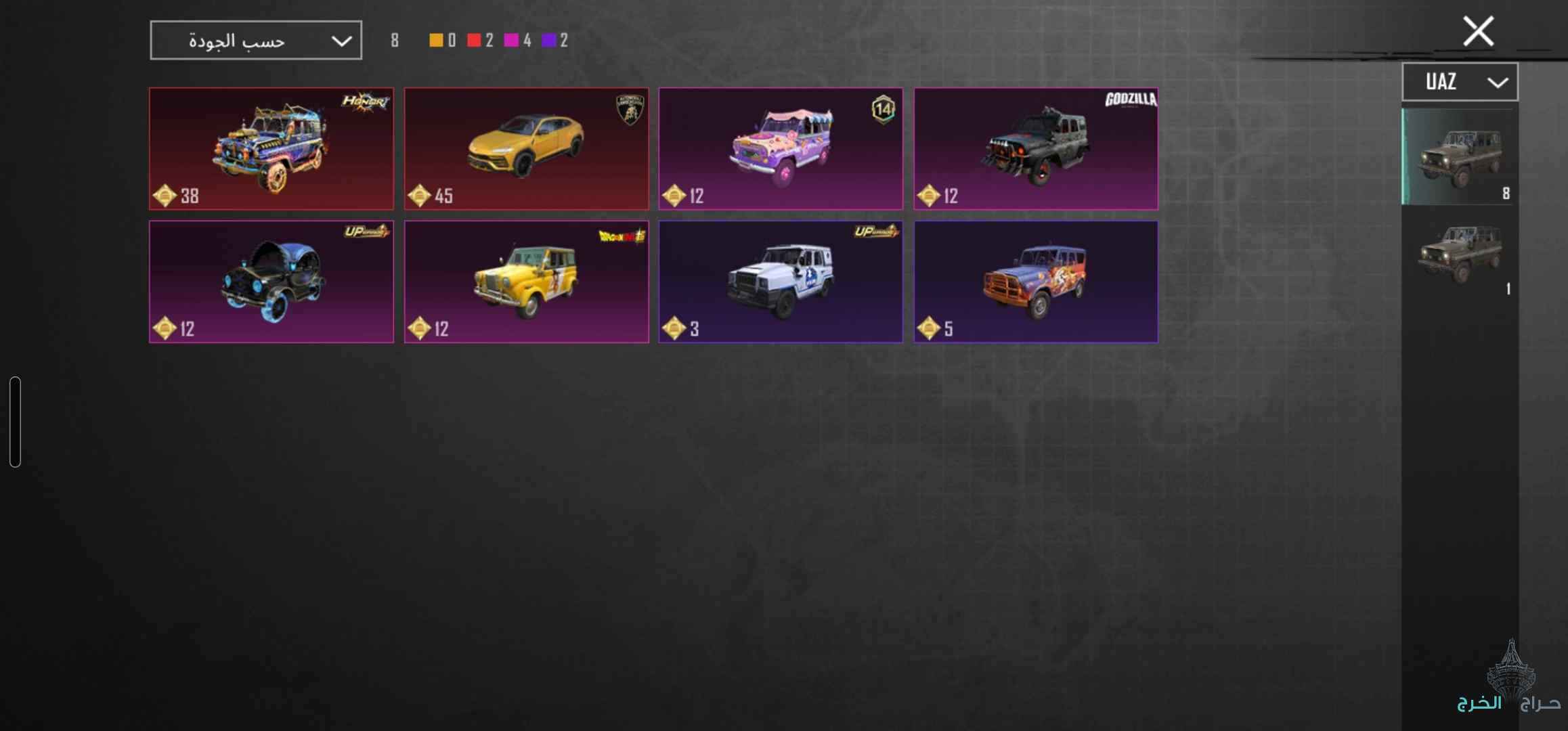Select the Honor UAZ skin worth 38
Viewport: 1568px width, 731px height.
coord(271,148)
